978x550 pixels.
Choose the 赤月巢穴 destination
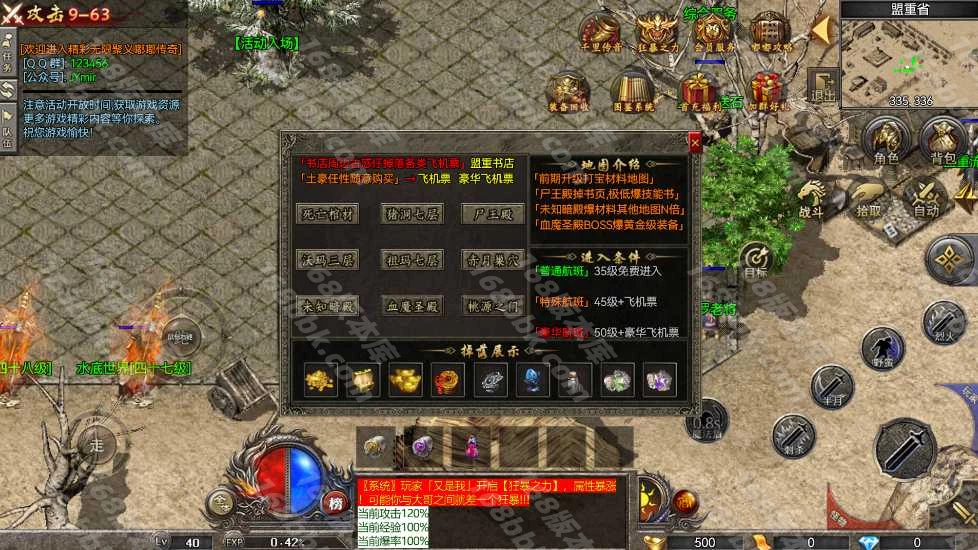coord(493,260)
